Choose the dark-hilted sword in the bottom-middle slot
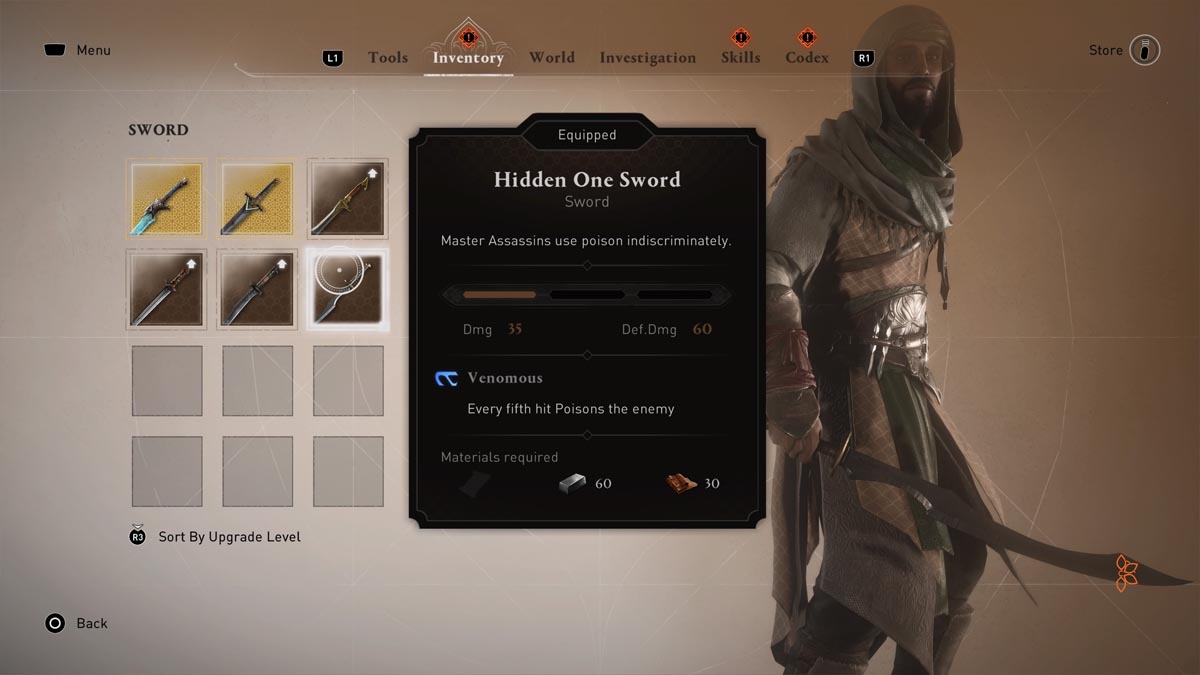Viewport: 1200px width, 675px height. pos(257,289)
